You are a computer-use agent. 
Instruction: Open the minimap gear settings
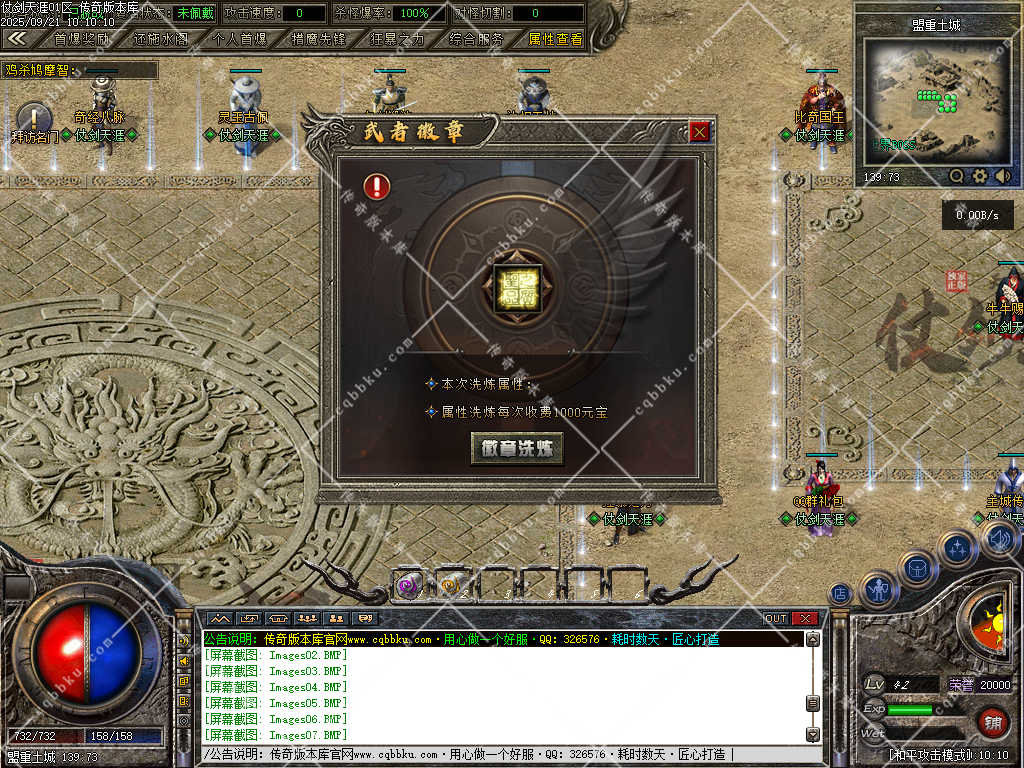tap(980, 176)
